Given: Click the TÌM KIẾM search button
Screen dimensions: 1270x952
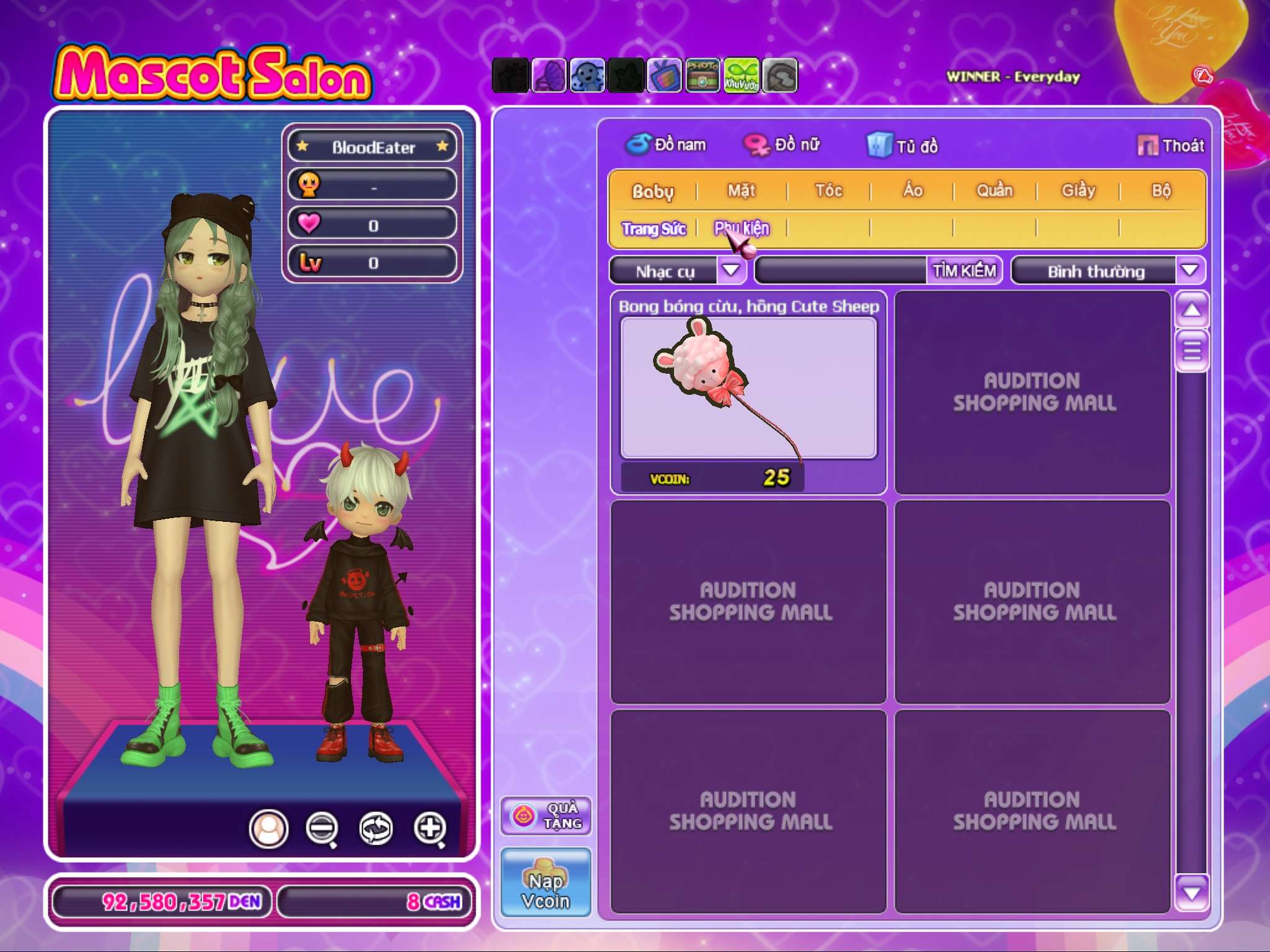Looking at the screenshot, I should tap(964, 271).
